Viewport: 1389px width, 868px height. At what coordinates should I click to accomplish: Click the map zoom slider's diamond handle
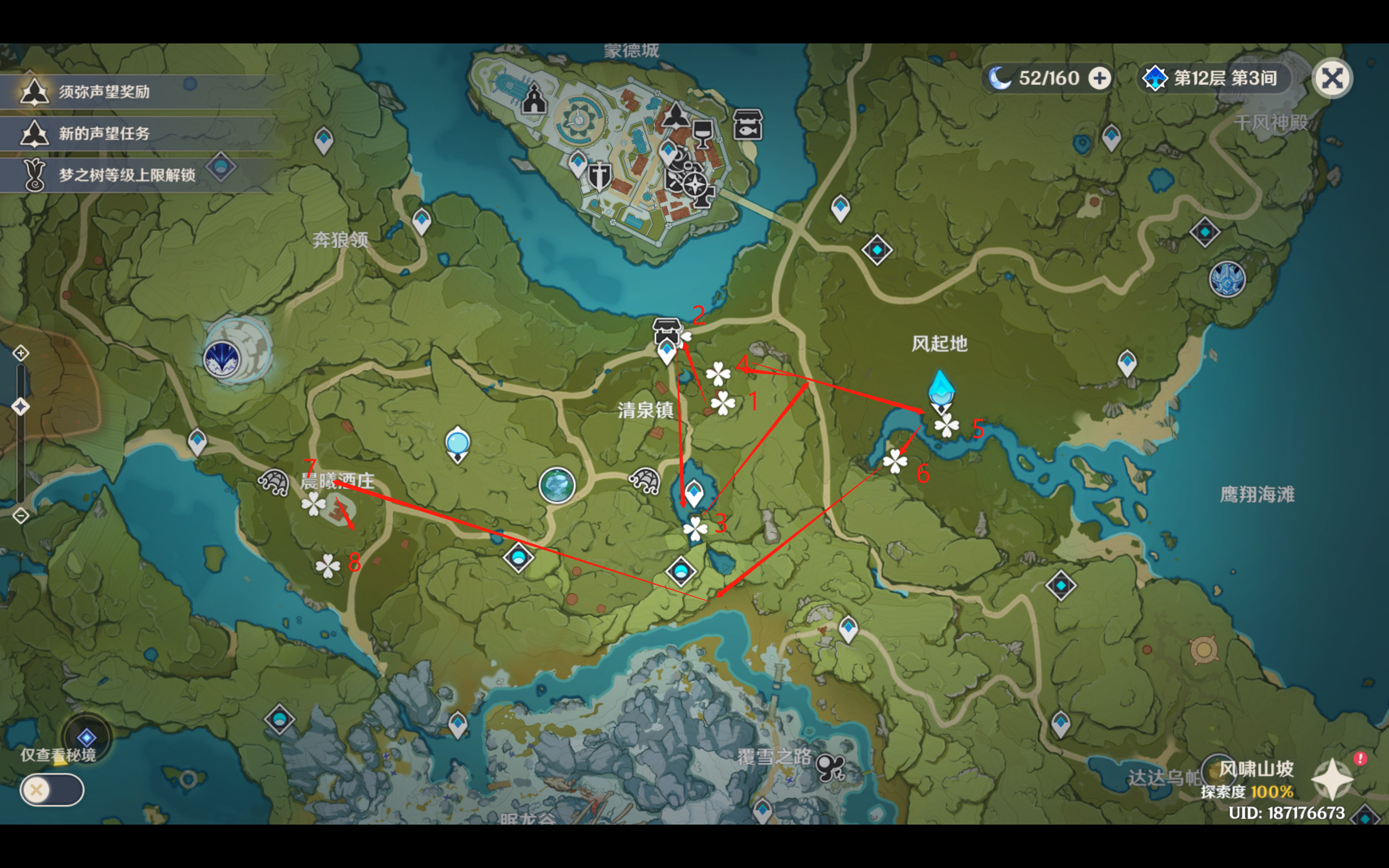click(21, 407)
